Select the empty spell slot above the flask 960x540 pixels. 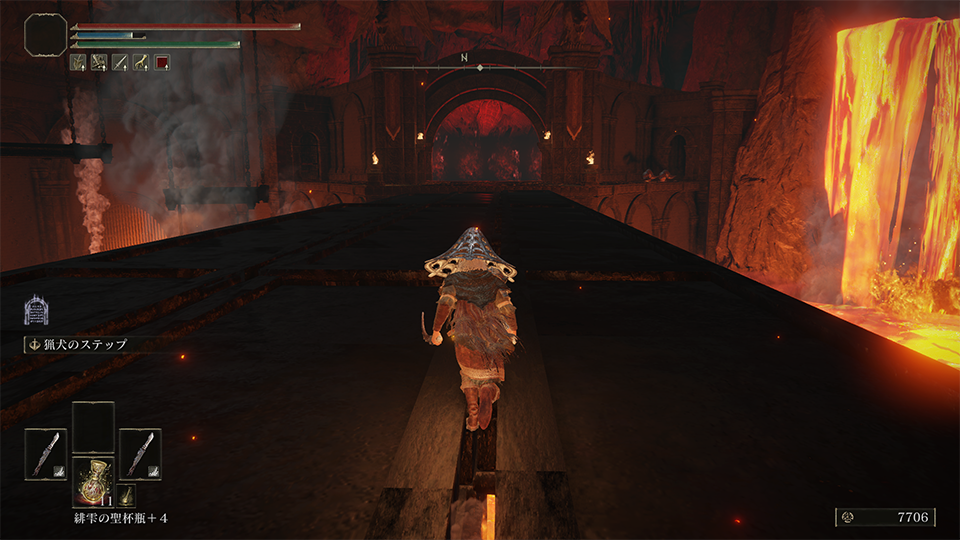pos(93,425)
